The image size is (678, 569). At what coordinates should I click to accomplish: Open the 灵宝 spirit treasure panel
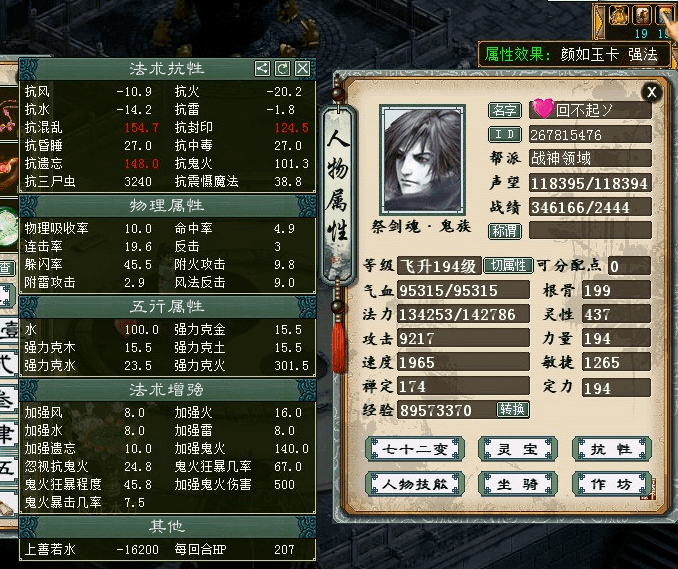tap(516, 449)
